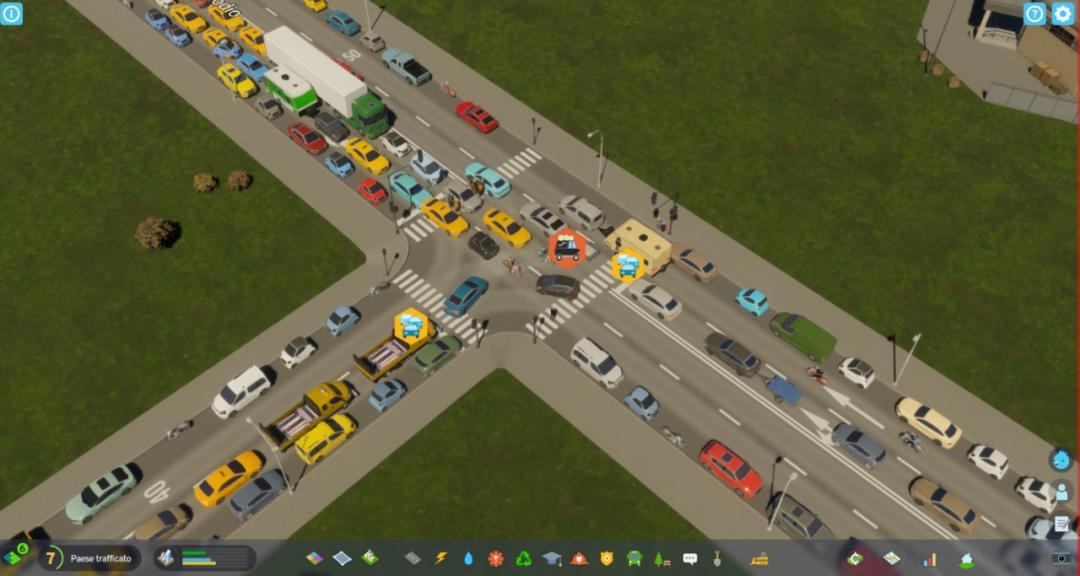Image resolution: width=1080 pixels, height=576 pixels.
Task: Open photo mode camera button
Action: pos(1061,558)
